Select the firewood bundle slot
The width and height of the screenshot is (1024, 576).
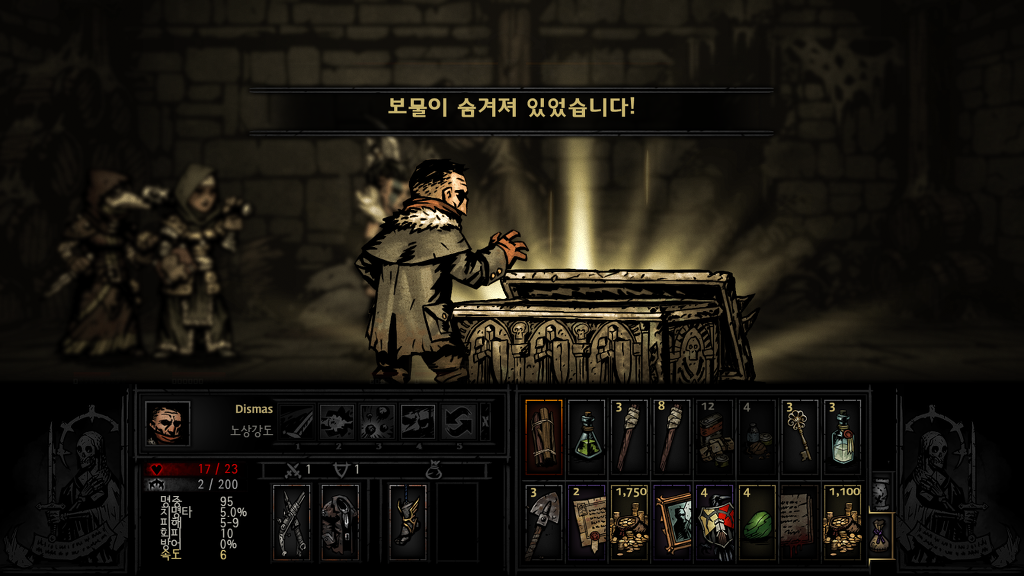544,437
